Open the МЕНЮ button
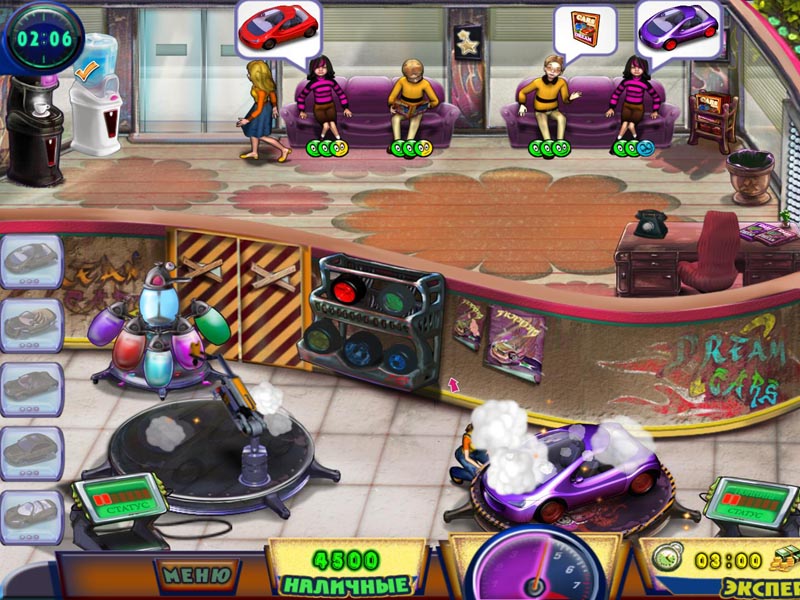 pos(197,575)
